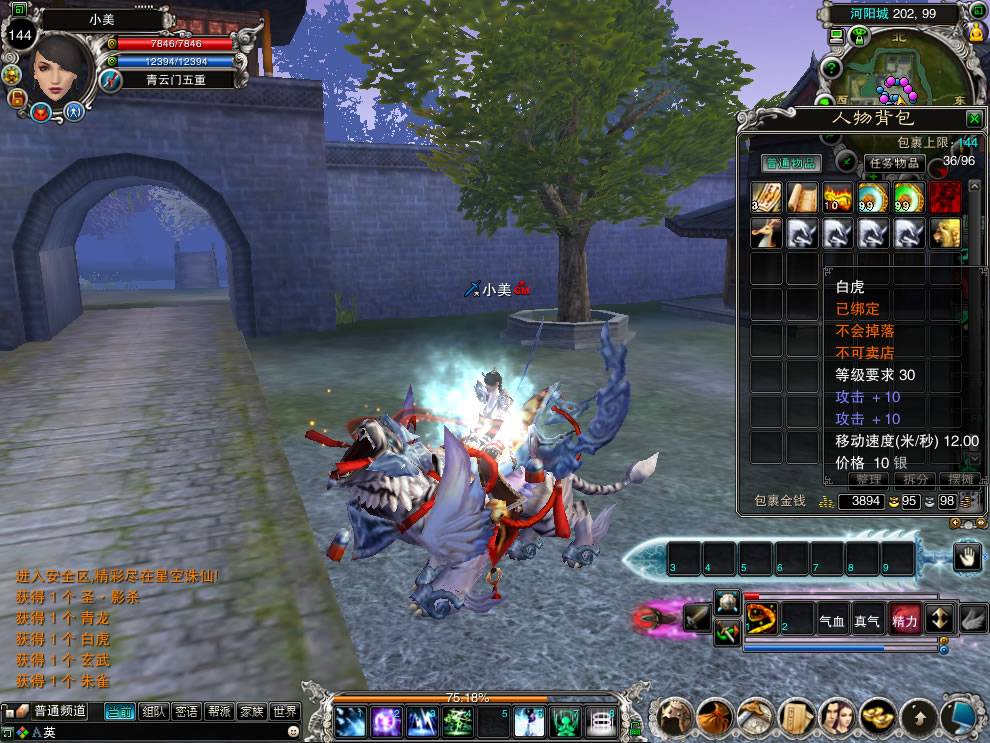
Task: Open the 帮派 chat channel
Action: 219,712
